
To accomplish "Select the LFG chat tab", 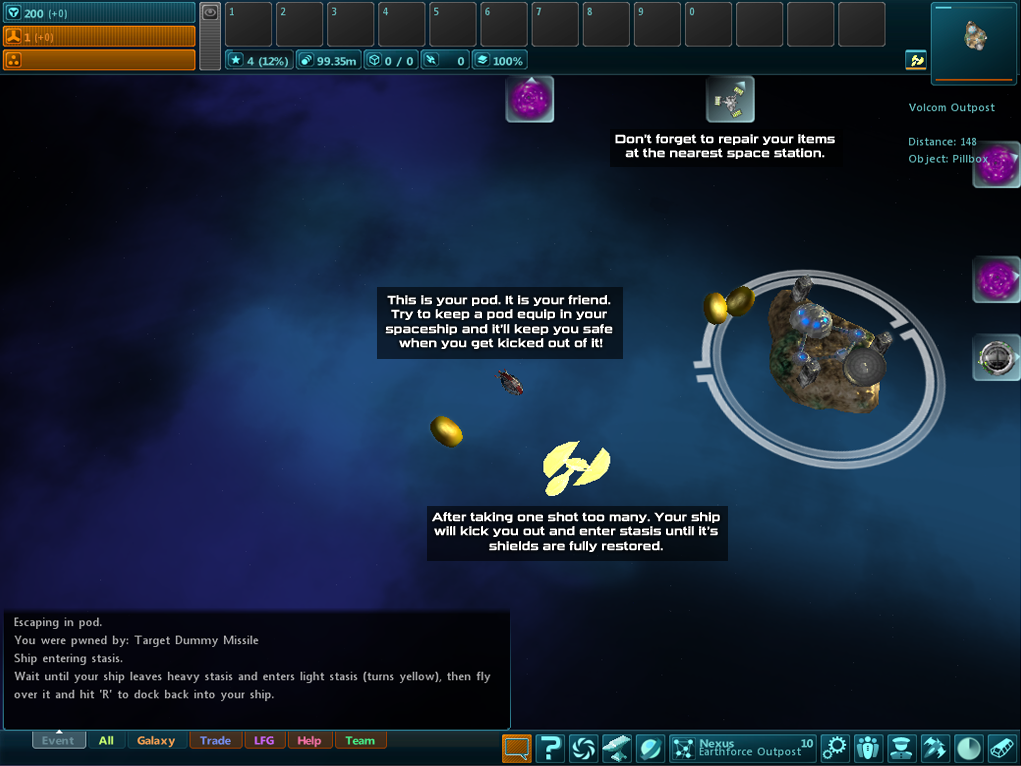I will (x=264, y=741).
